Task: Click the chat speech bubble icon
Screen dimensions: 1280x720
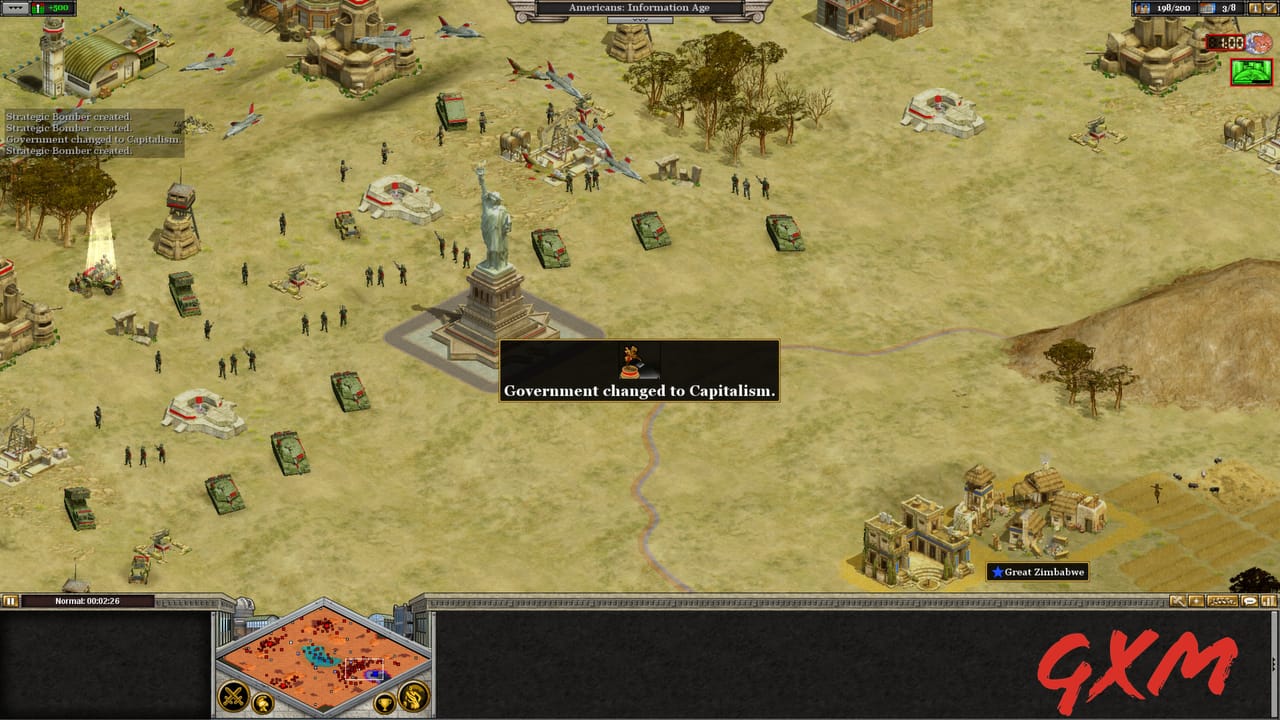Action: (x=1250, y=600)
